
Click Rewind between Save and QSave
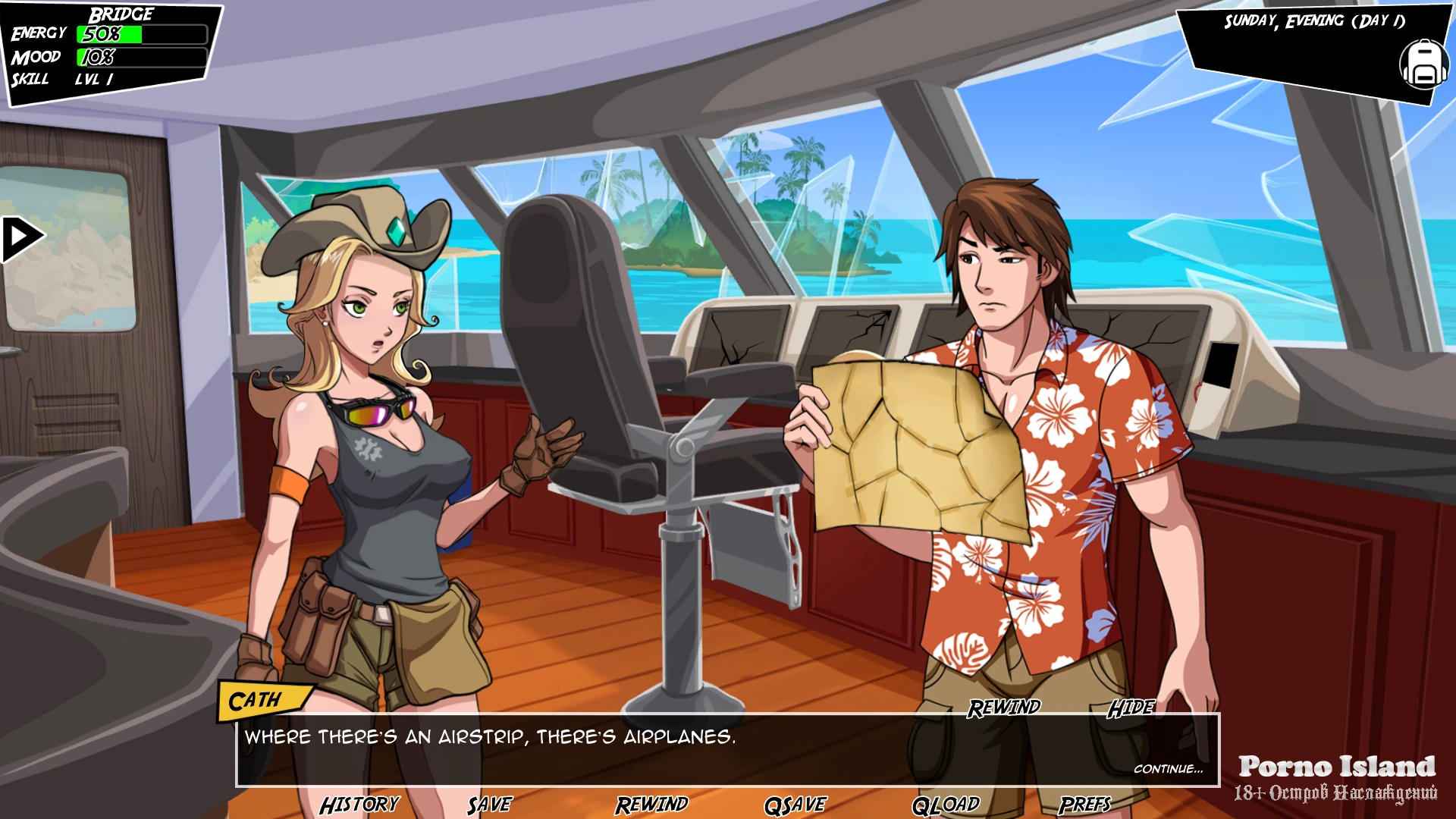tap(651, 805)
